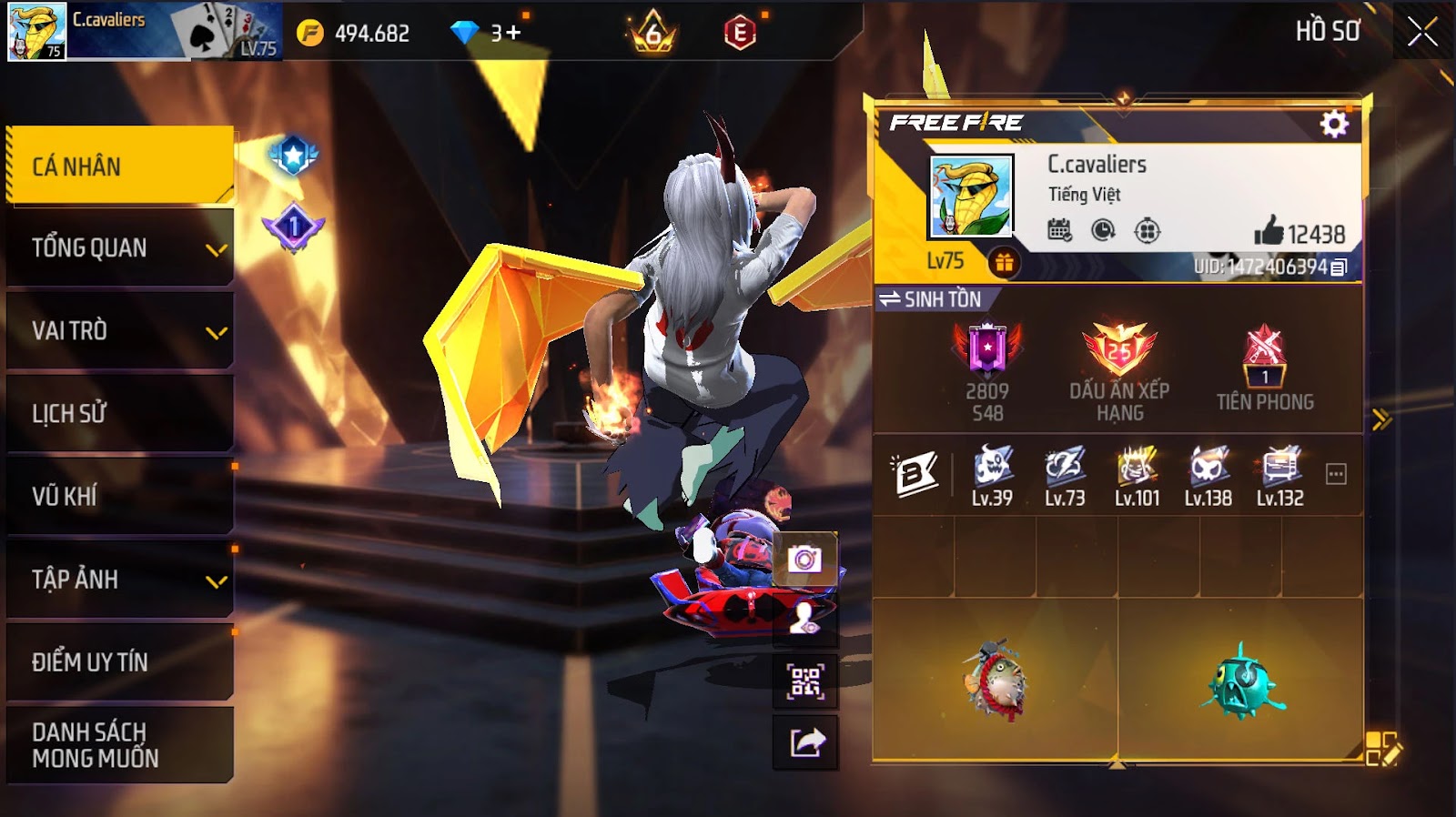Toggle the SINH TỒN mode switch
The width and height of the screenshot is (1456, 817).
930,299
